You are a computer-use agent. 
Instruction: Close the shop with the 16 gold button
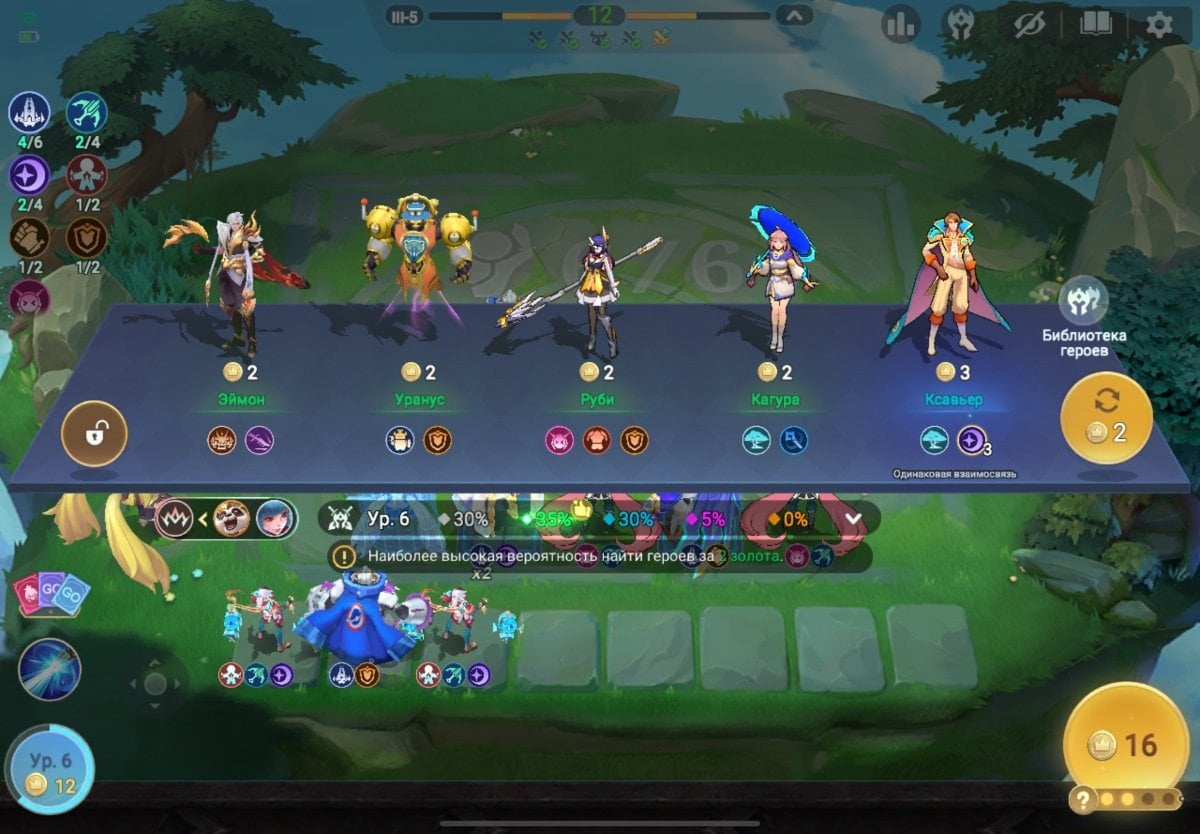point(1126,744)
